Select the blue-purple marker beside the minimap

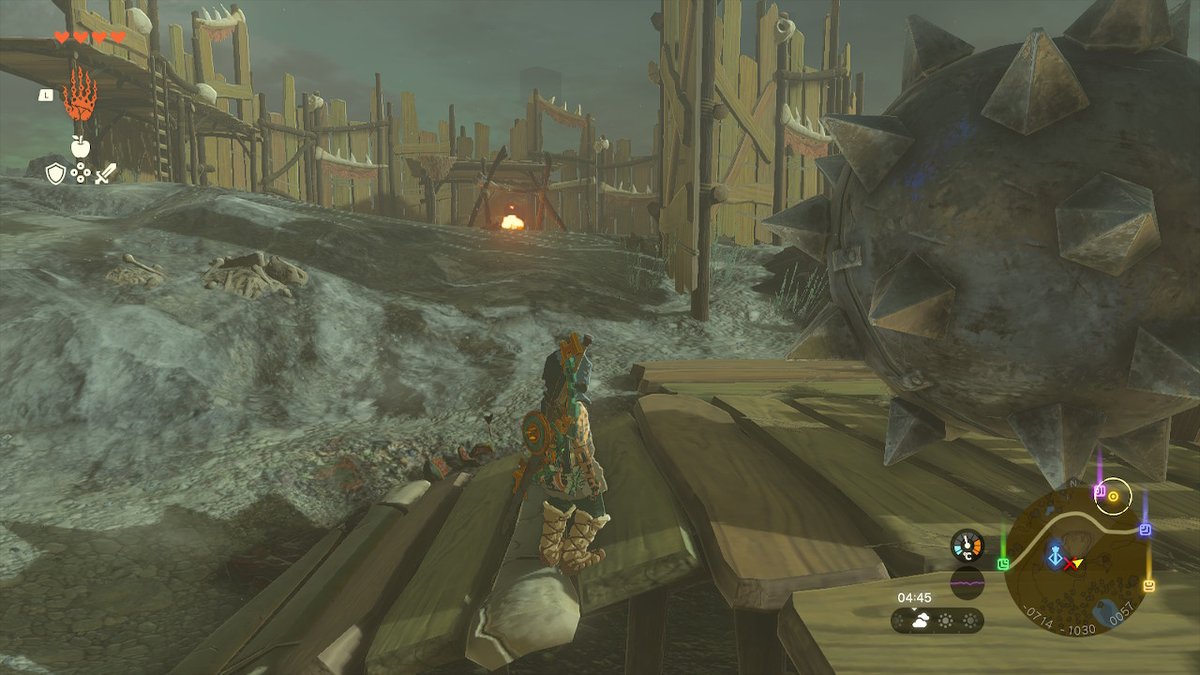(1146, 529)
